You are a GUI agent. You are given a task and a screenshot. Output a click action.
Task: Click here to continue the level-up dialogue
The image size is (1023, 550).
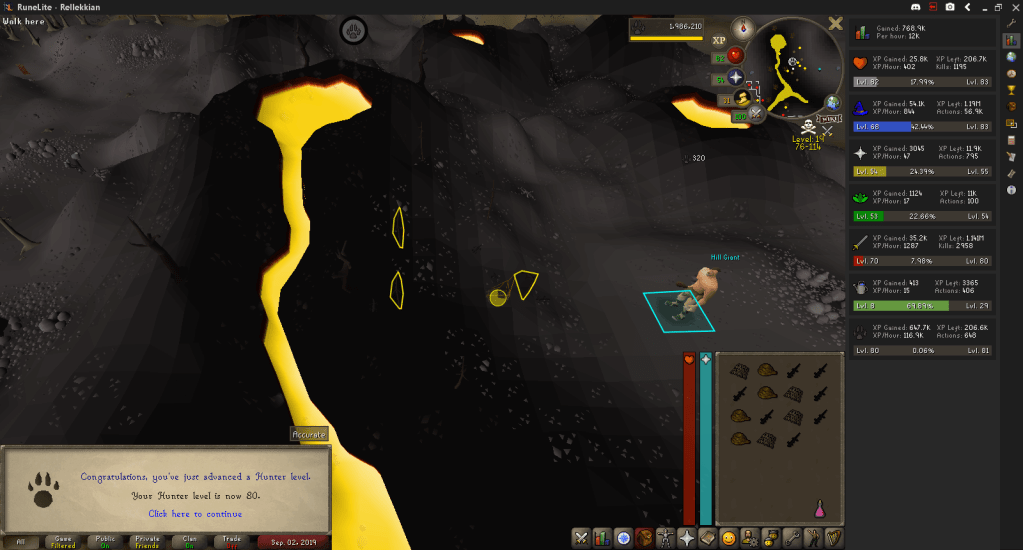(195, 514)
